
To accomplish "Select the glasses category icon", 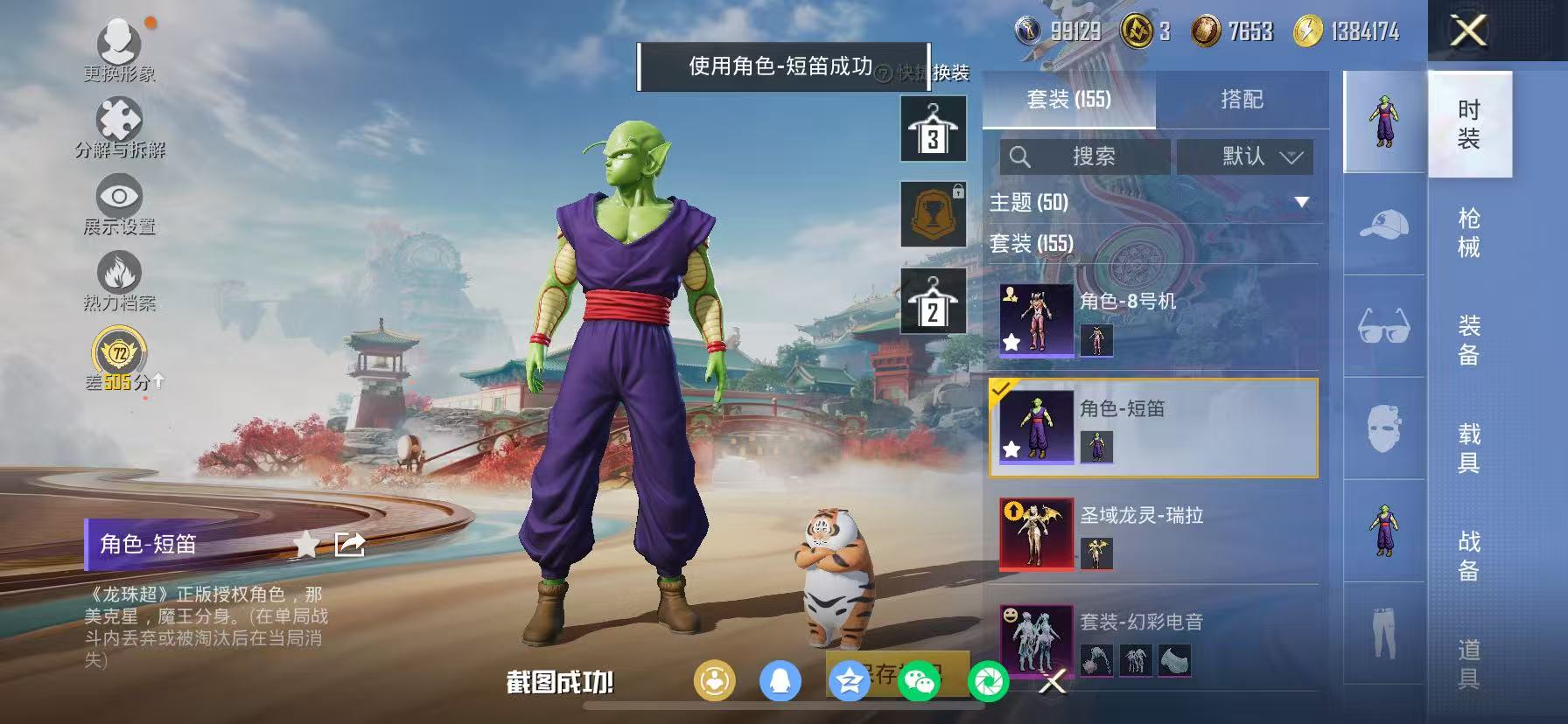I will pos(1382,329).
